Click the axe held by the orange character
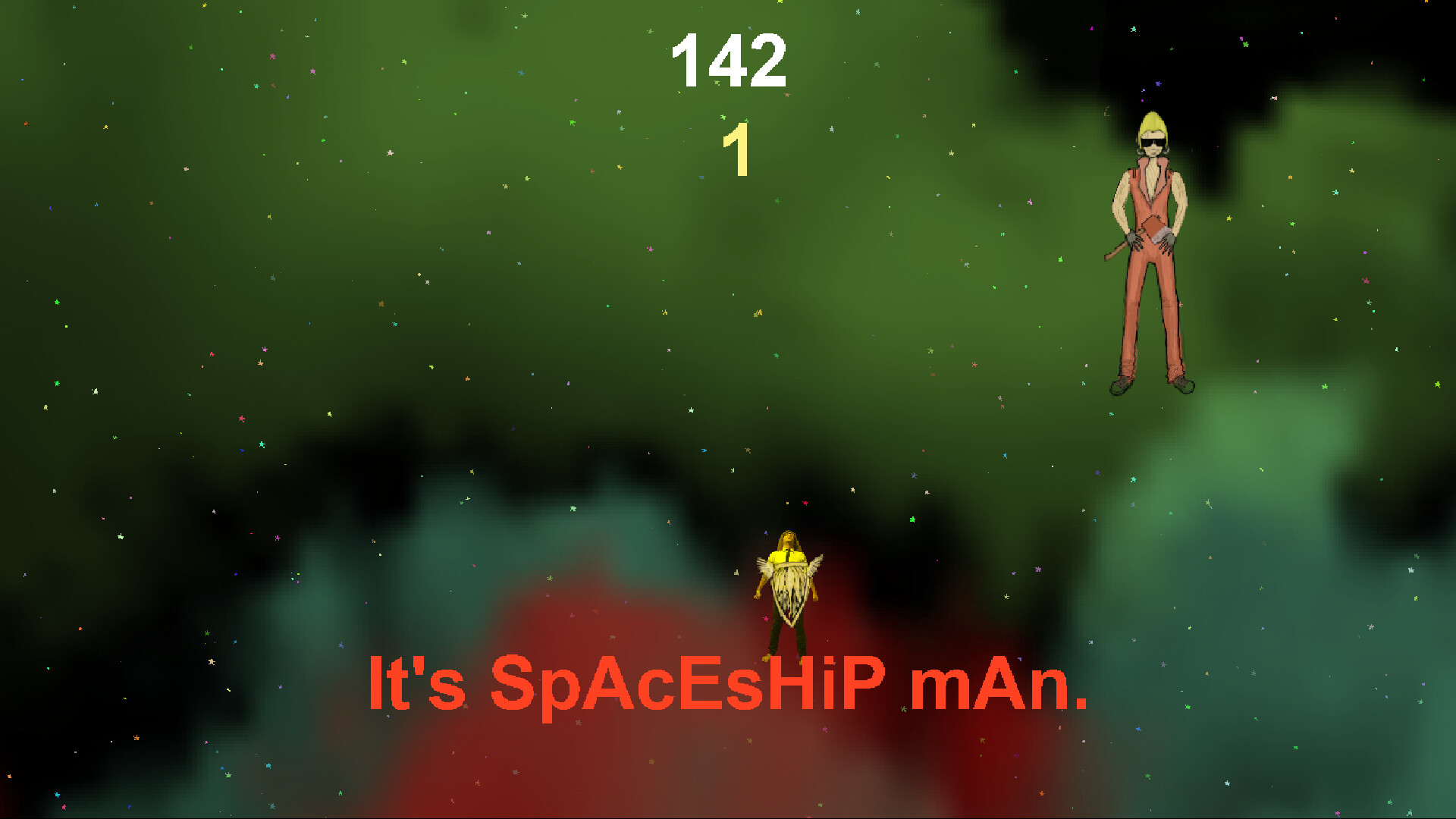Image resolution: width=1456 pixels, height=819 pixels. pyautogui.click(x=1153, y=230)
